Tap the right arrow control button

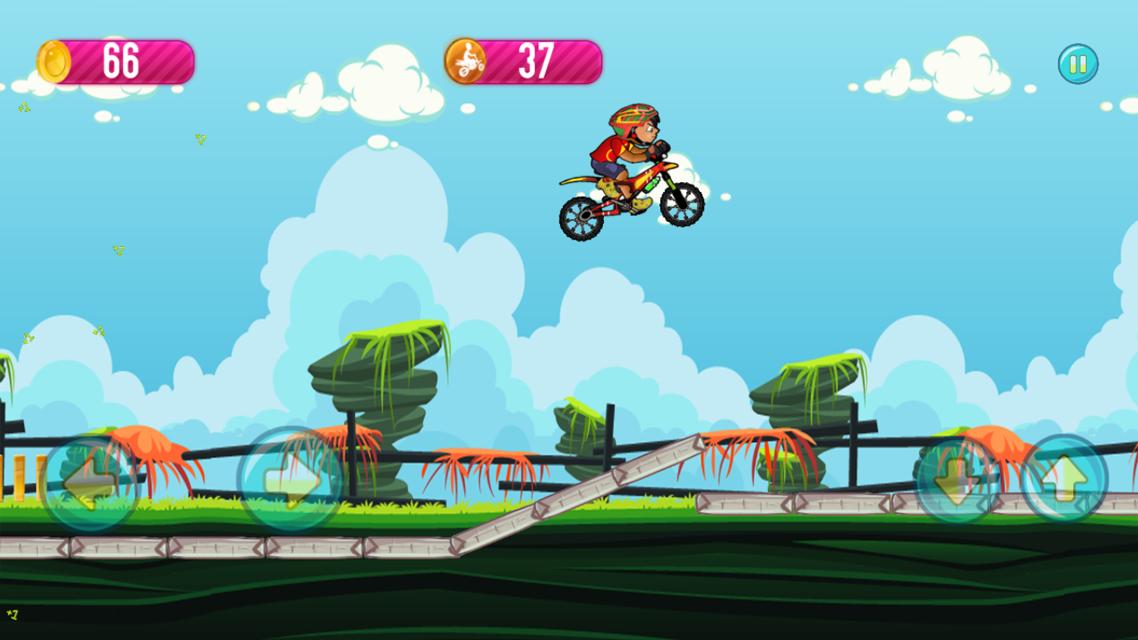point(290,480)
